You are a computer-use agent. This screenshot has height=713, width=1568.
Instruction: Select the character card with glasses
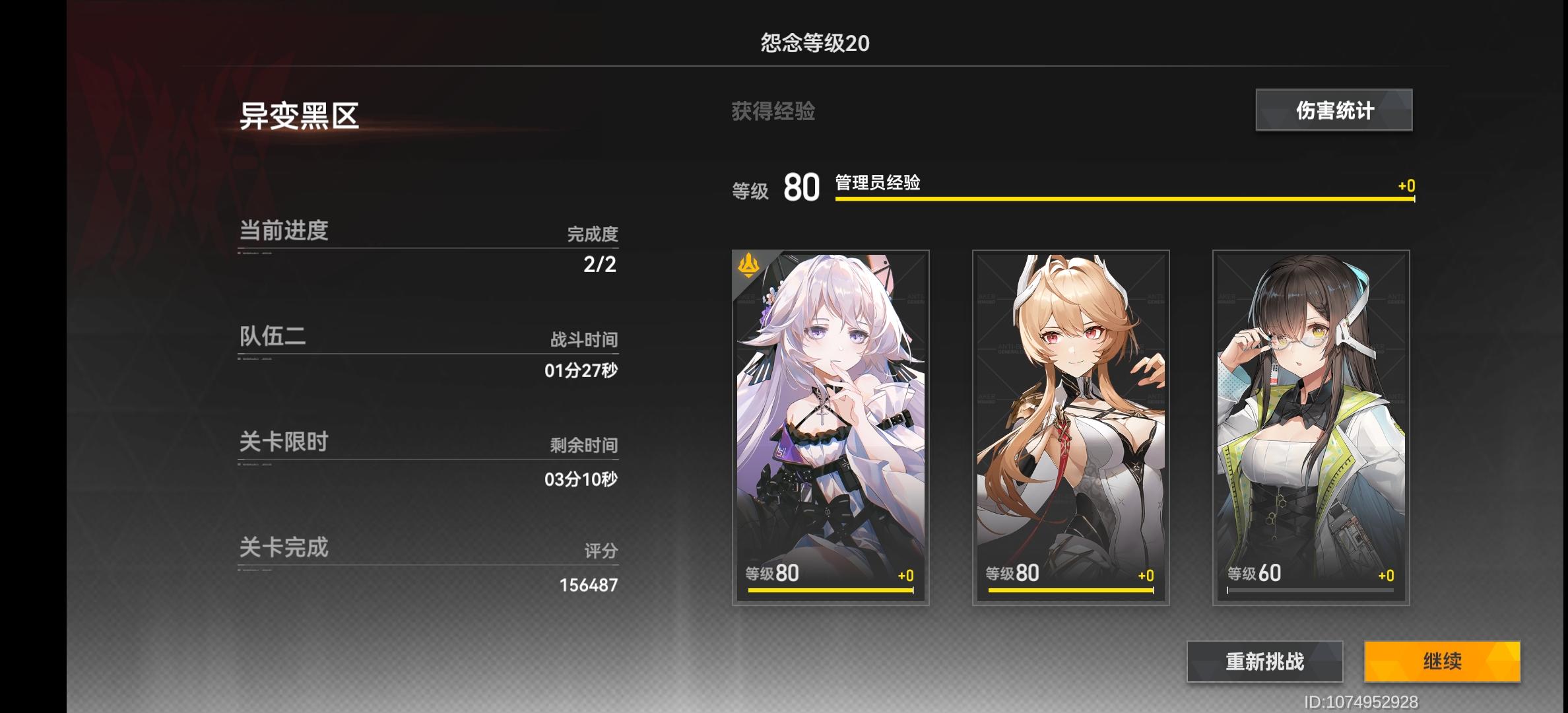pyautogui.click(x=1313, y=429)
